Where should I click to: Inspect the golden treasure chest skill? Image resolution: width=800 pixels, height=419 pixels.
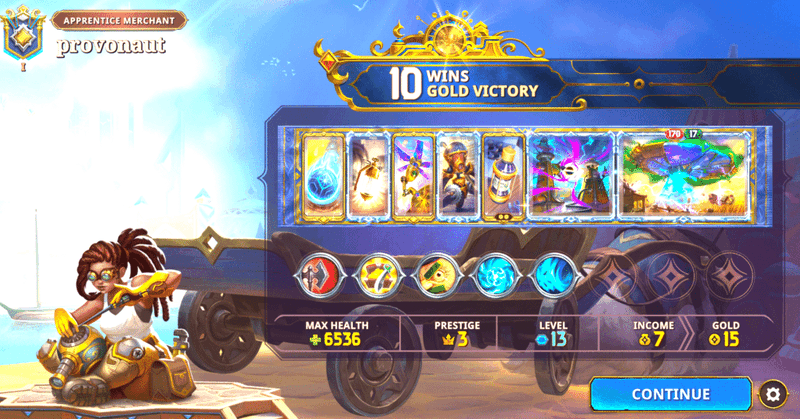[x=382, y=274]
